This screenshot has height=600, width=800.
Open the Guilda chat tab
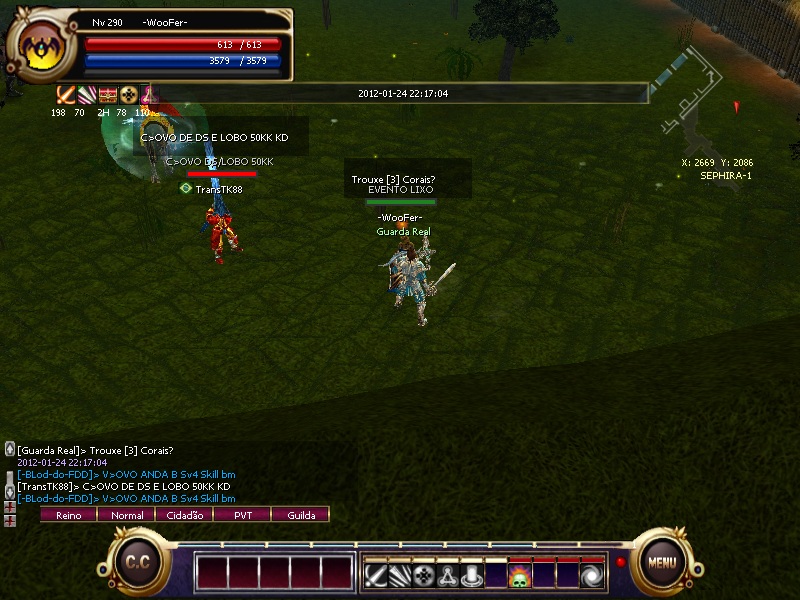301,515
